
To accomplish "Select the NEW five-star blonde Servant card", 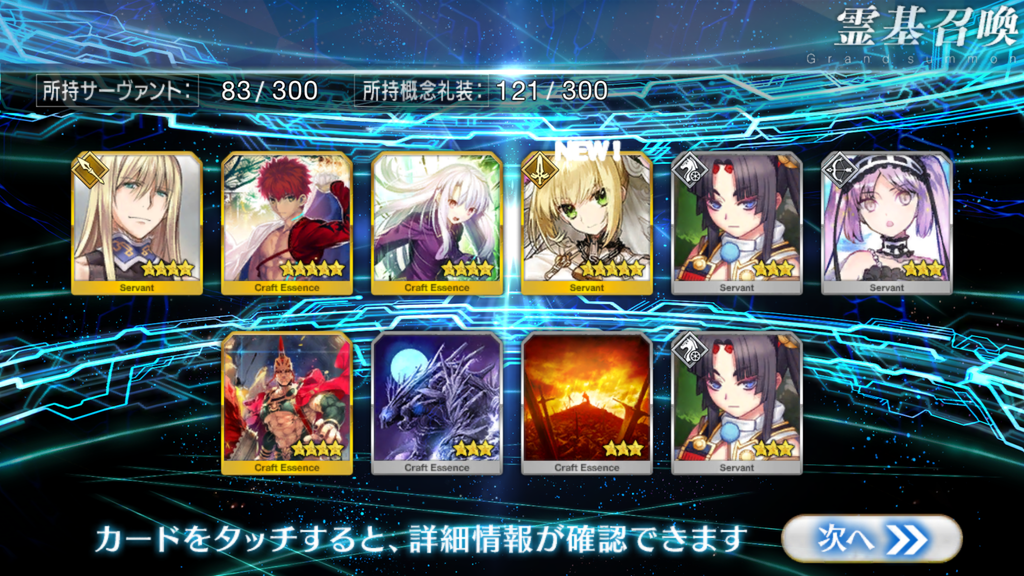I will pyautogui.click(x=587, y=224).
